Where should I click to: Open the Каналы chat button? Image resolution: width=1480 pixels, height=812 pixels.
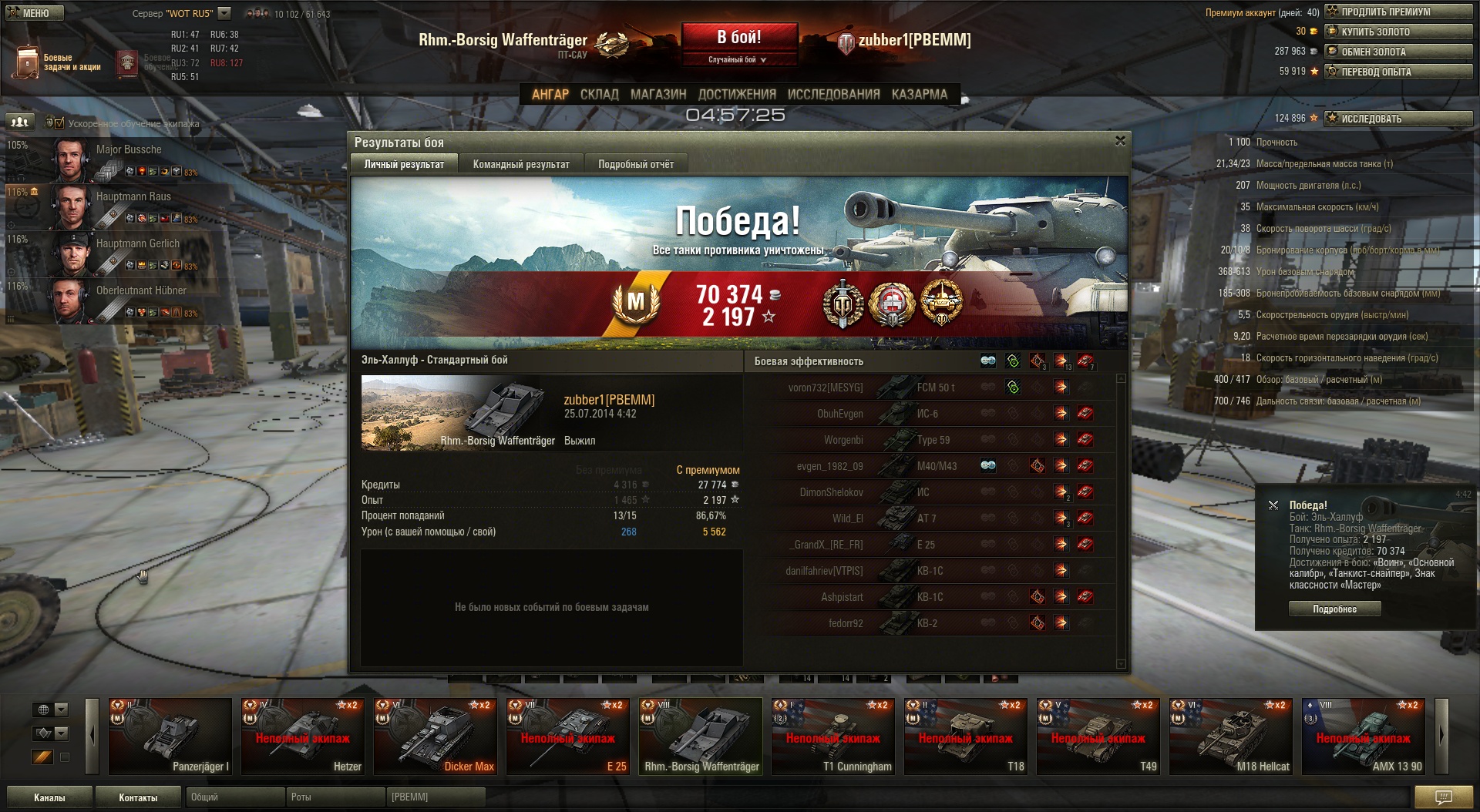pyautogui.click(x=49, y=797)
